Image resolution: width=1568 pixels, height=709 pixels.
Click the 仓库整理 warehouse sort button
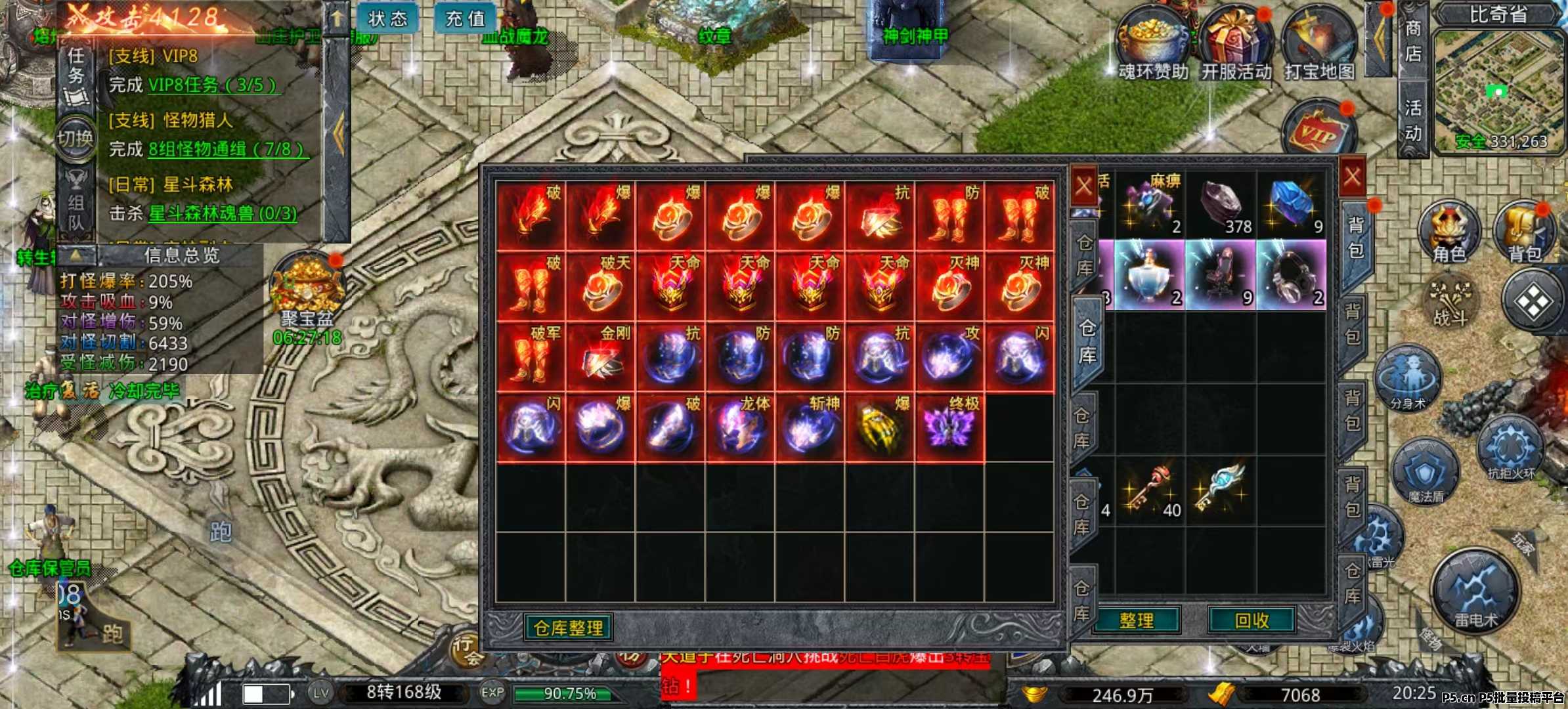pos(569,628)
